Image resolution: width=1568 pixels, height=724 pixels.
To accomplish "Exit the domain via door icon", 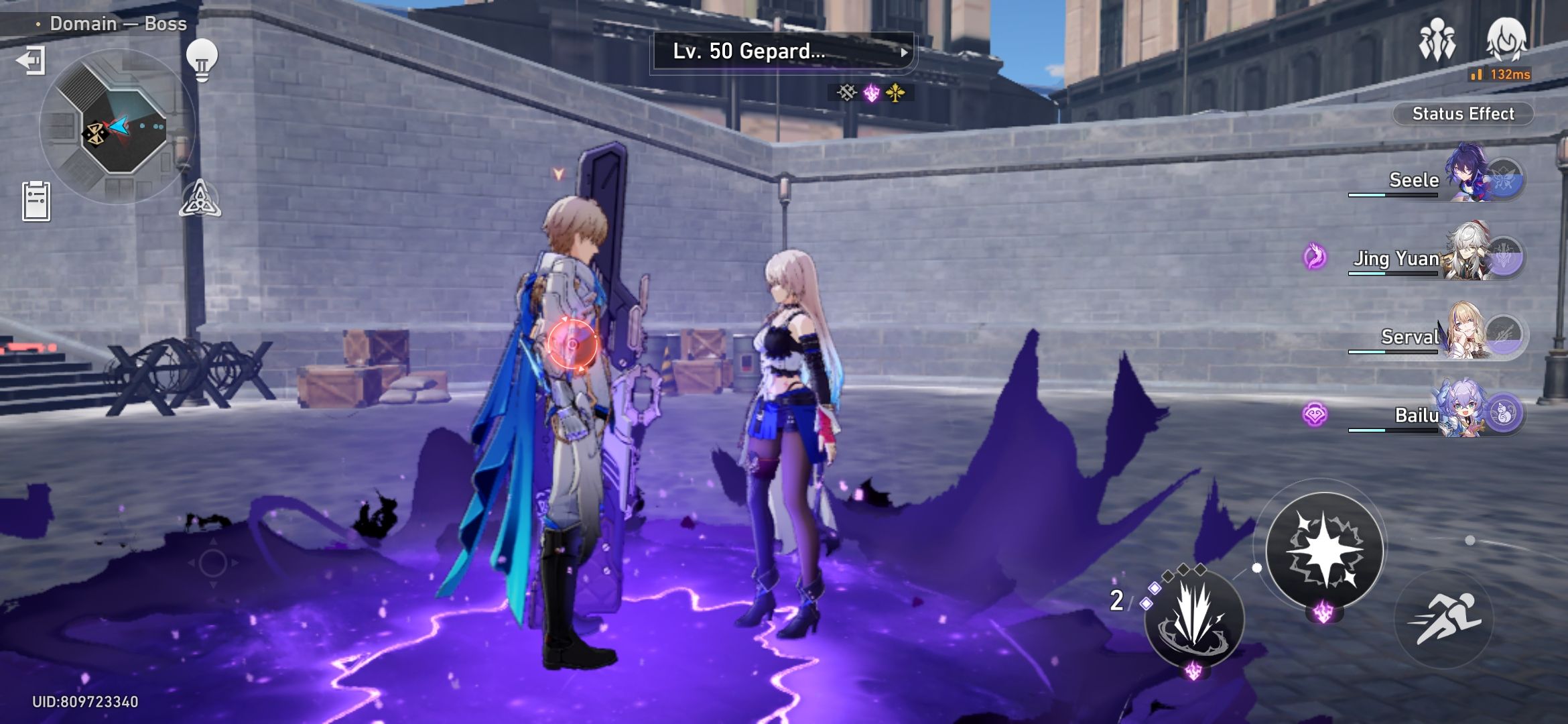I will [x=30, y=60].
